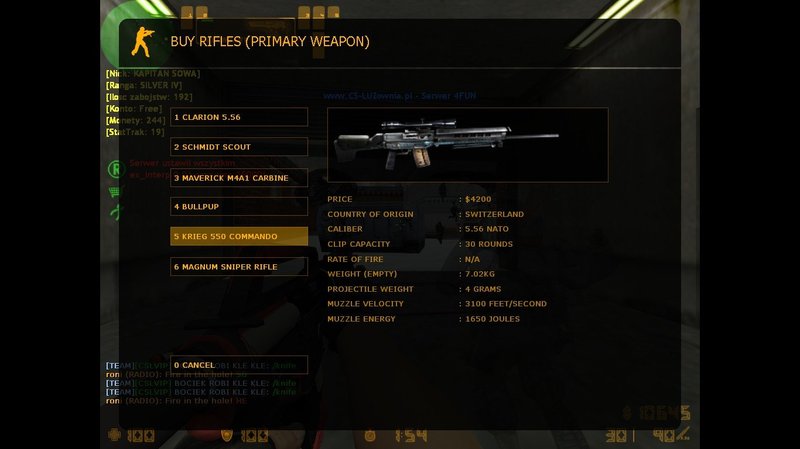This screenshot has height=449, width=800.
Task: Pick the Bullpup rifle option
Action: coord(239,206)
